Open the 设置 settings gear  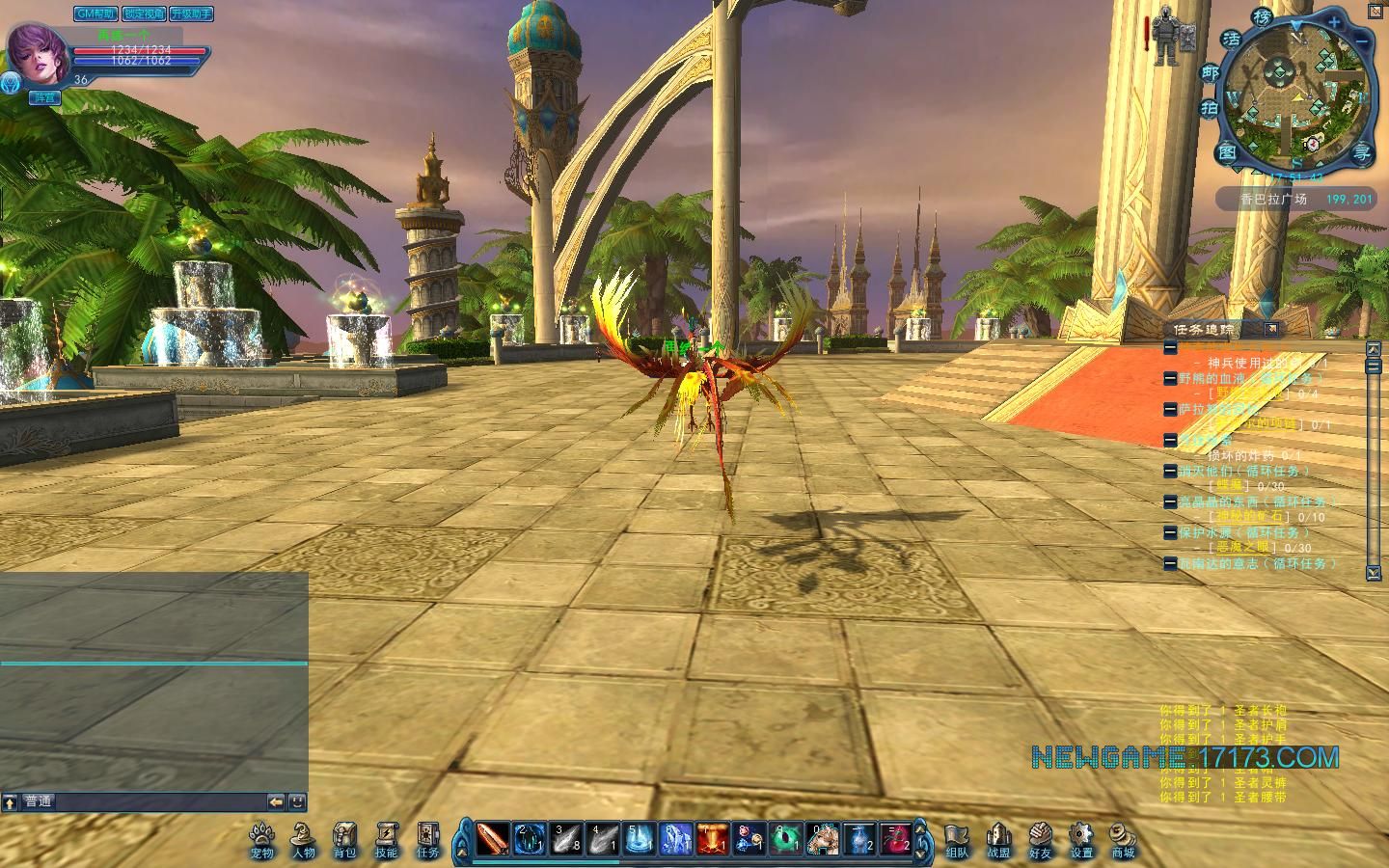pyautogui.click(x=1081, y=839)
